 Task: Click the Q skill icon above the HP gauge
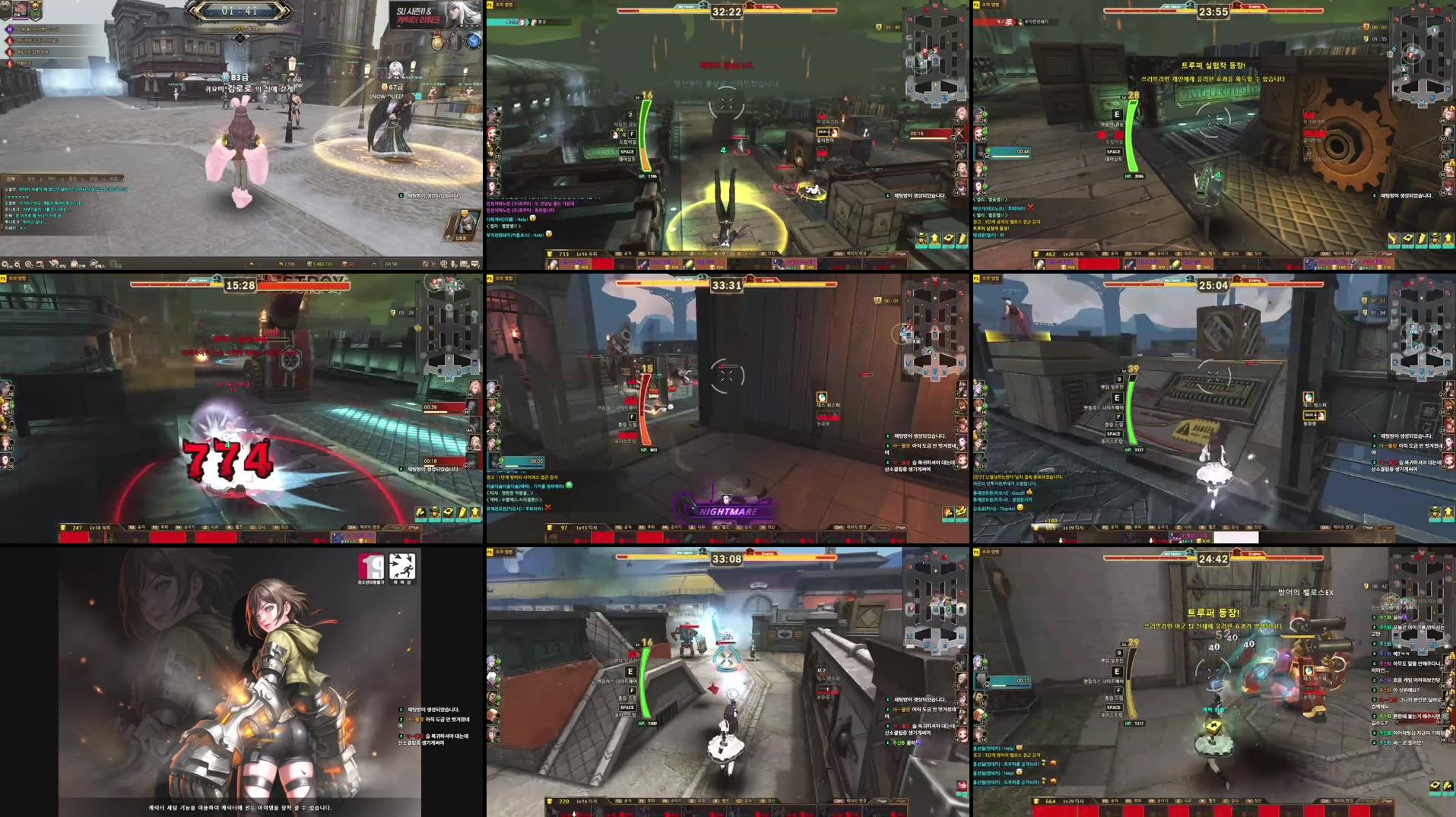[1119, 379]
